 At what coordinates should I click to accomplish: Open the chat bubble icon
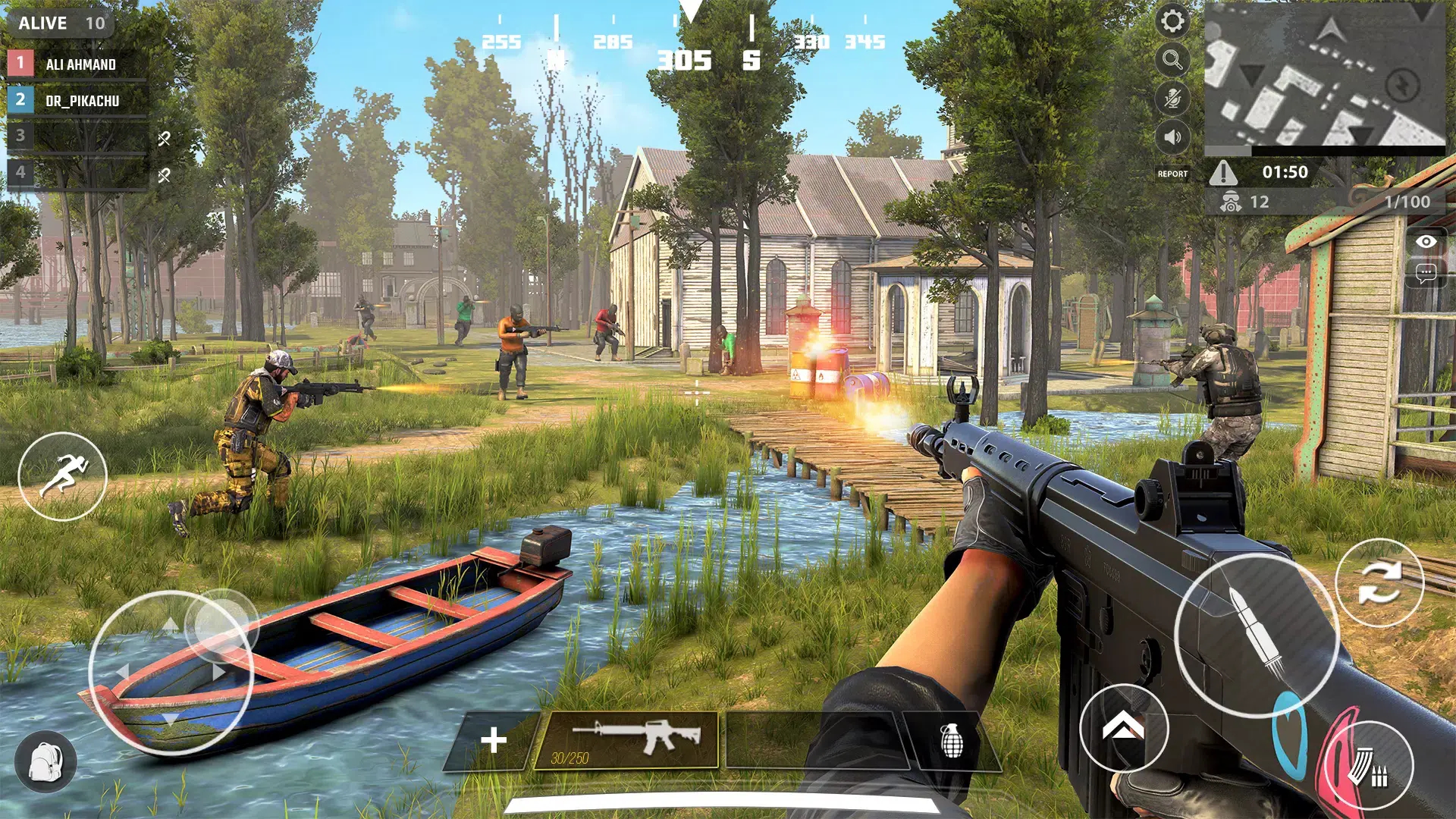[x=1426, y=273]
